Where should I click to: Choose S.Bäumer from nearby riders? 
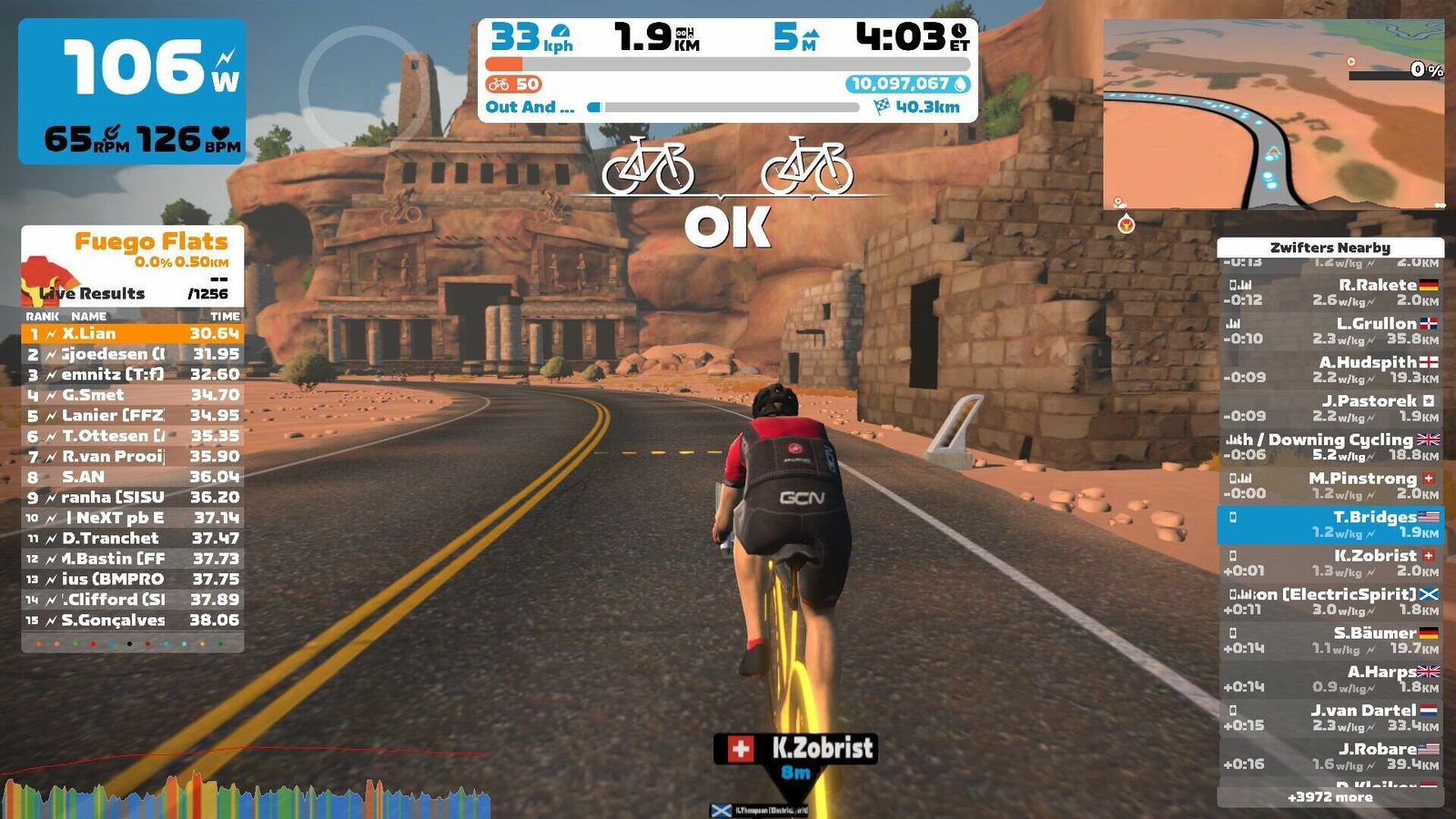point(1330,640)
